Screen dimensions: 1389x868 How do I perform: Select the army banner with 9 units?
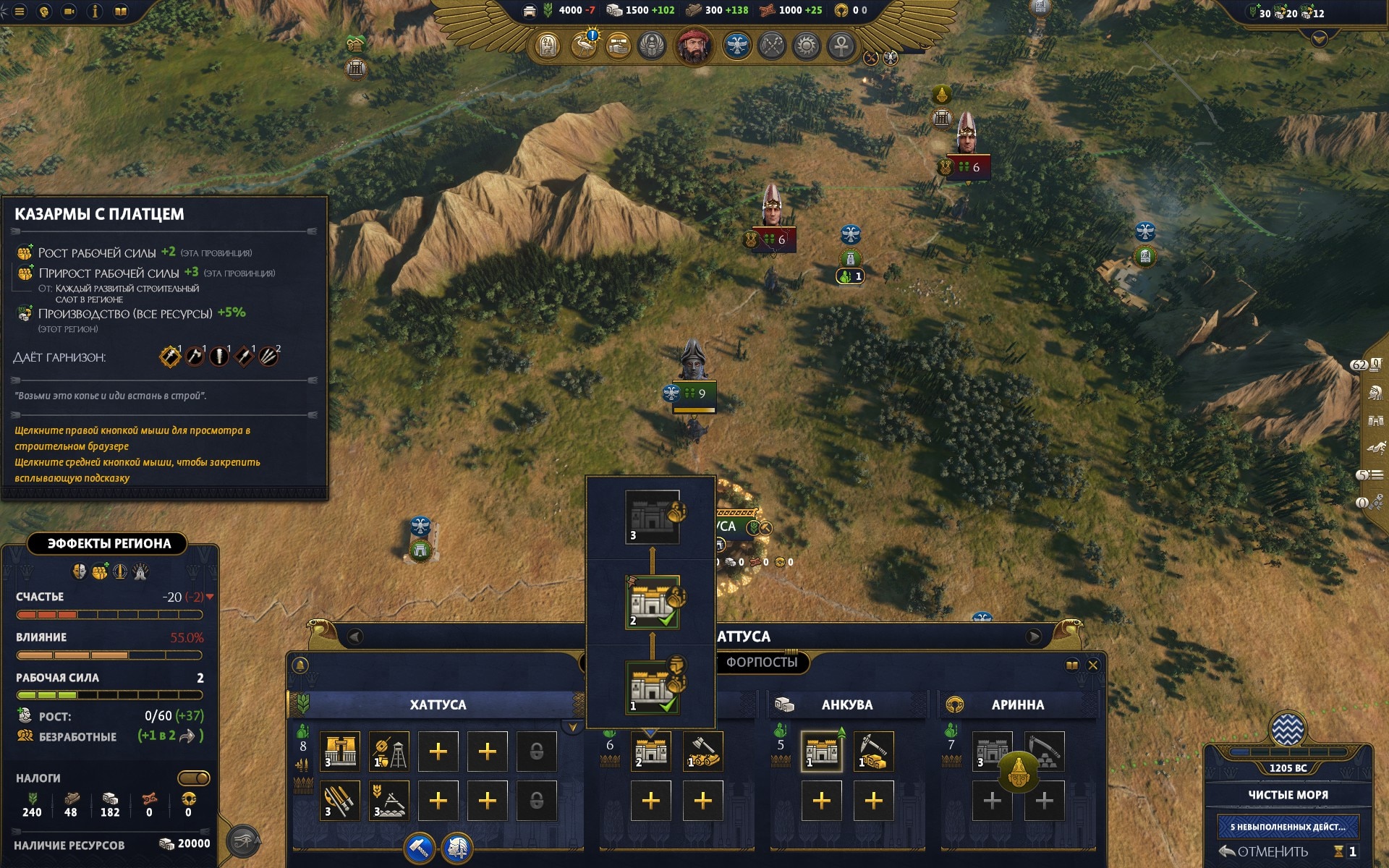(693, 393)
